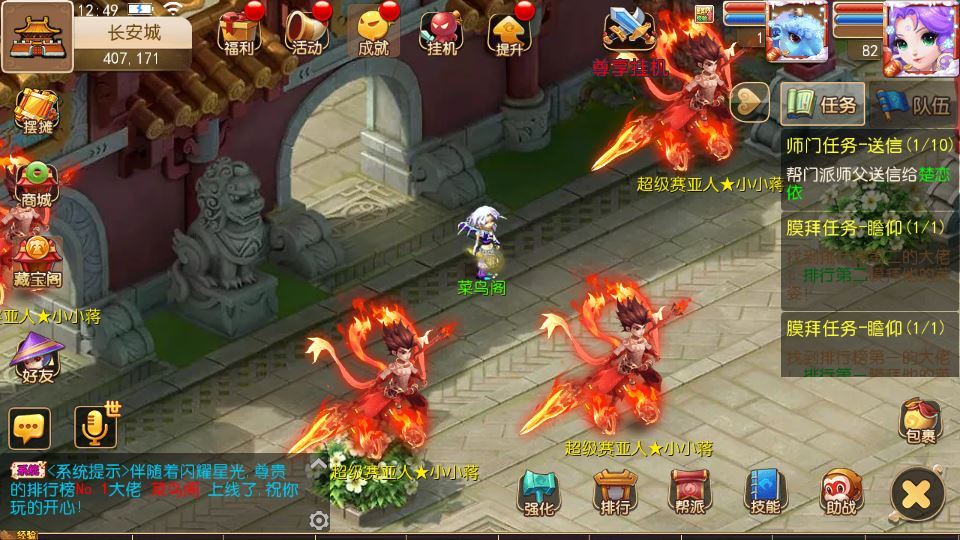Viewport: 960px width, 540px height.
Task: Activate the microphone voice chat button
Action: click(x=94, y=428)
